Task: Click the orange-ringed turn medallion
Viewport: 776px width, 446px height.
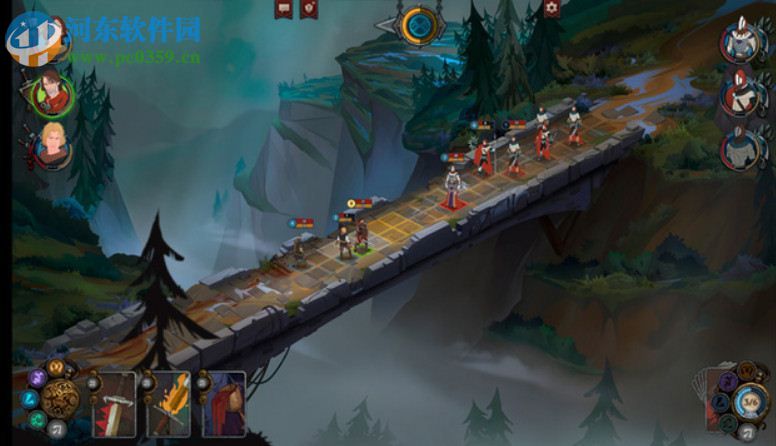Action: tap(419, 25)
